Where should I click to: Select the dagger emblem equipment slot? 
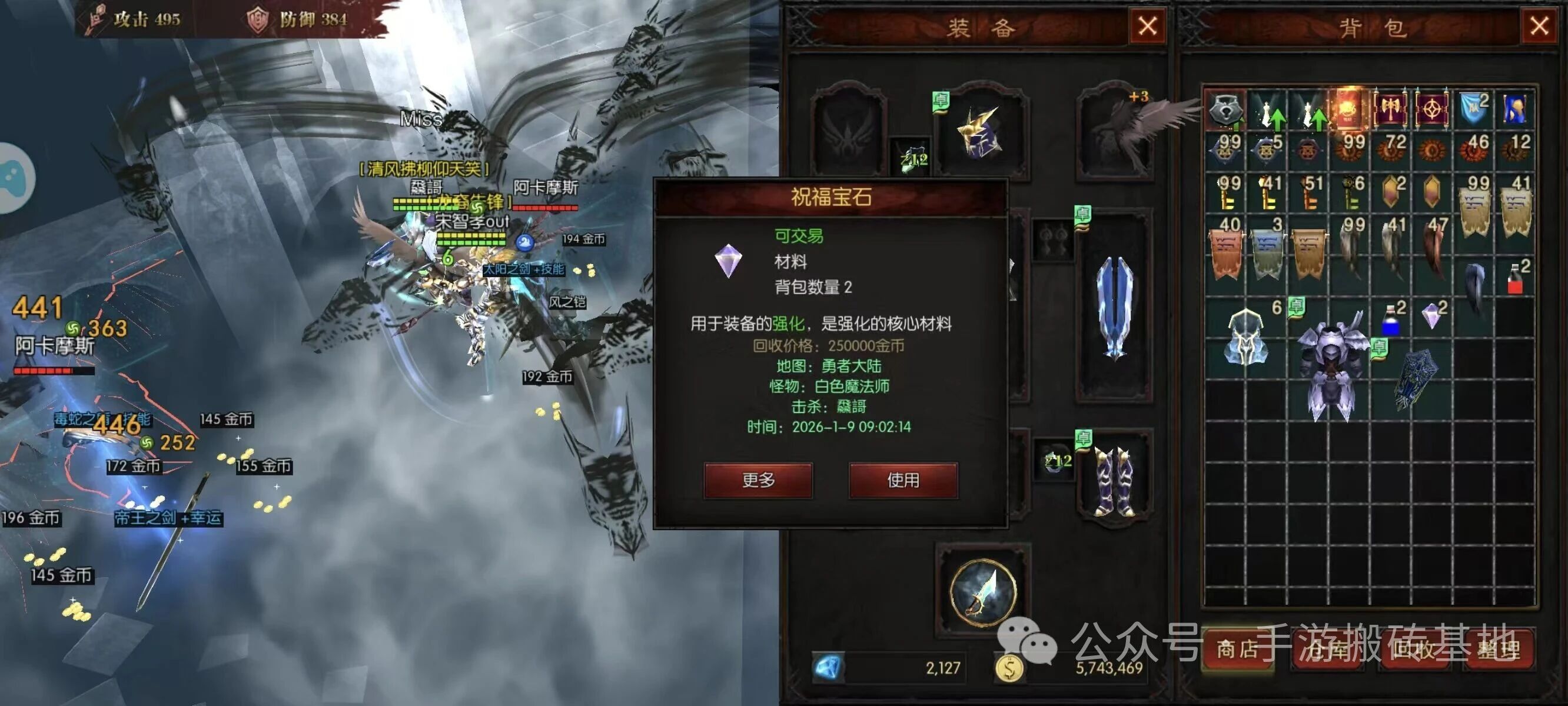982,592
